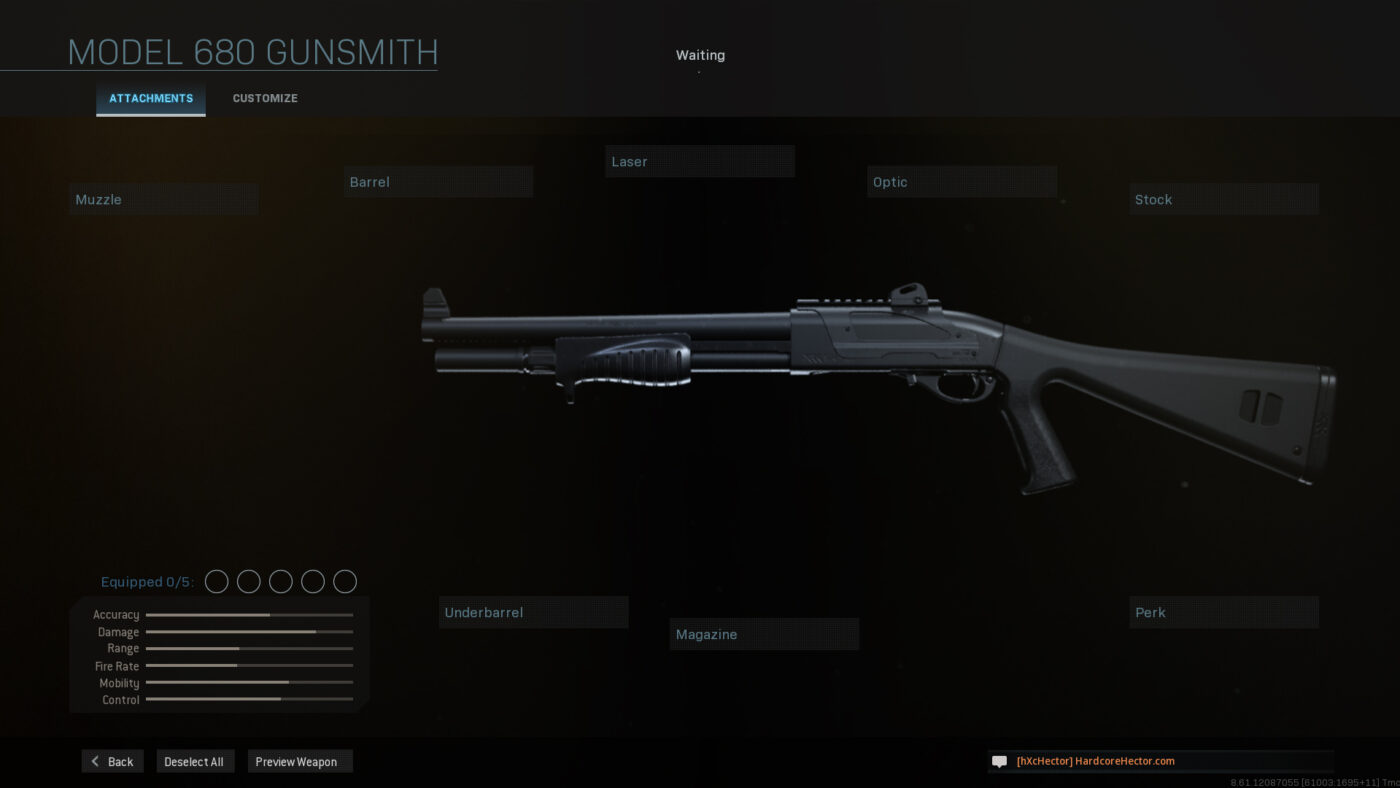Select the Stock attachment slot

click(x=1224, y=199)
